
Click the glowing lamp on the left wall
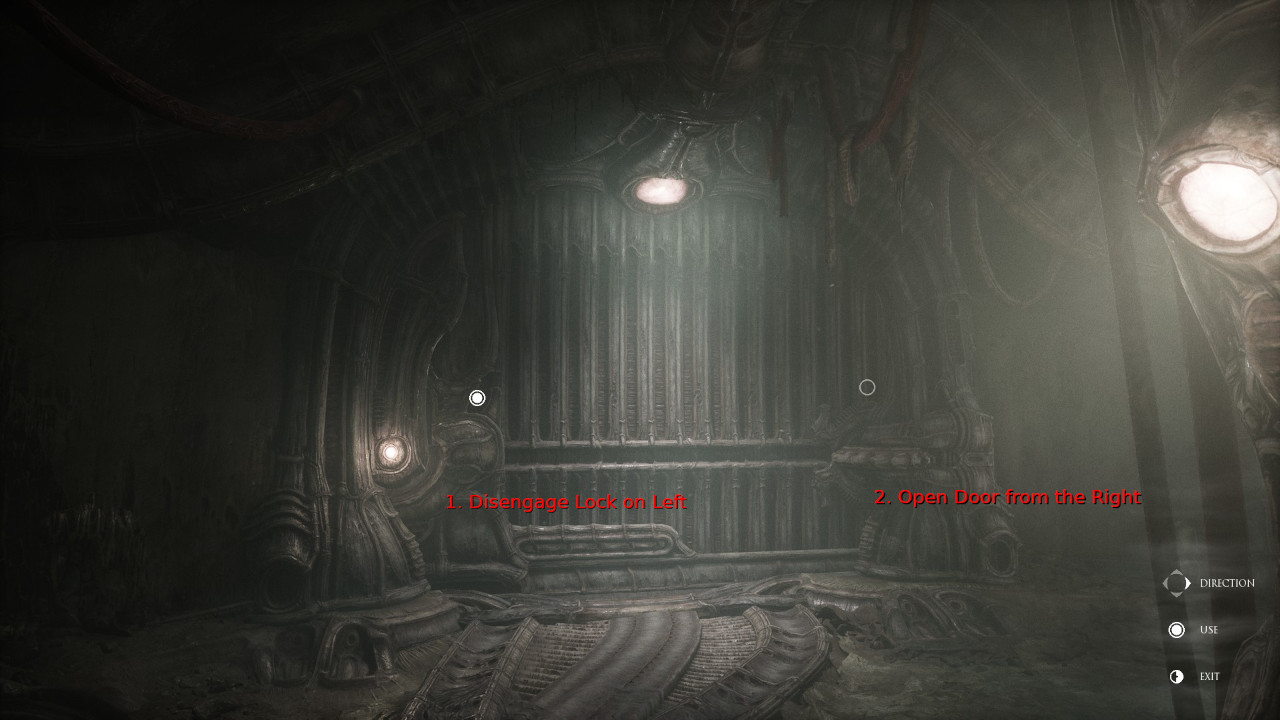coord(392,455)
